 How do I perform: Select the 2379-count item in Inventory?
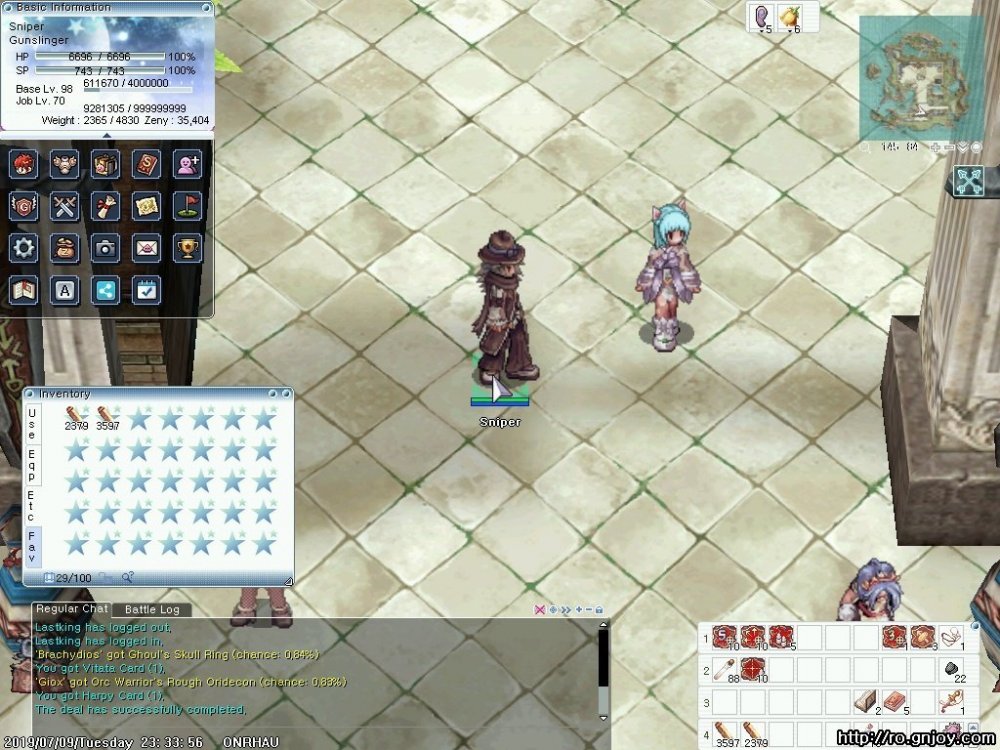(x=76, y=417)
